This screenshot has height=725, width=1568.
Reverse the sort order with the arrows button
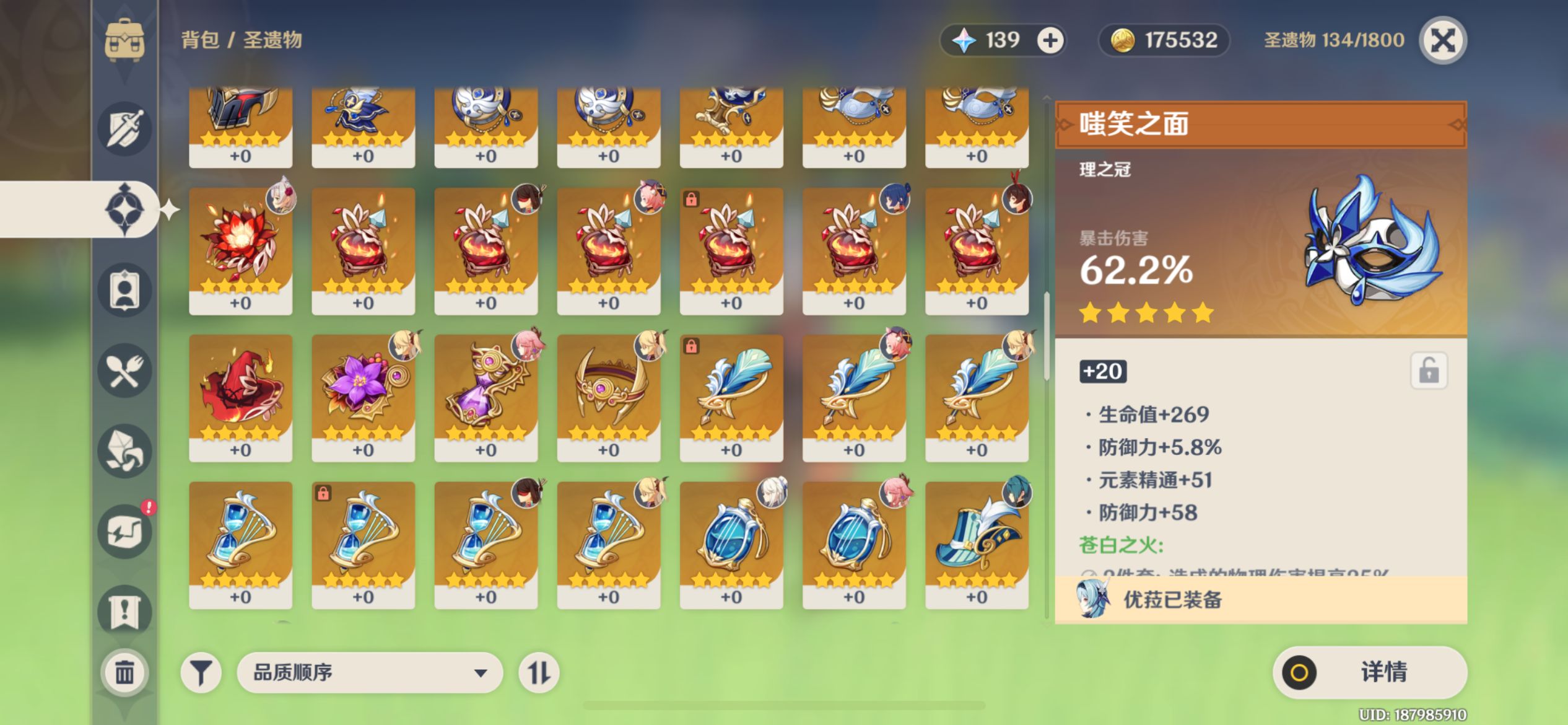coord(538,672)
